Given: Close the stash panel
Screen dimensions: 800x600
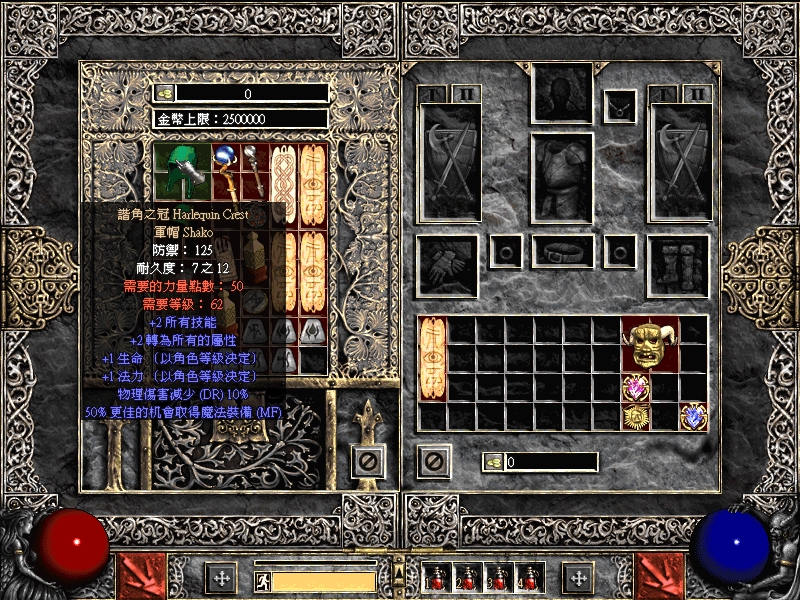Looking at the screenshot, I should (367, 461).
